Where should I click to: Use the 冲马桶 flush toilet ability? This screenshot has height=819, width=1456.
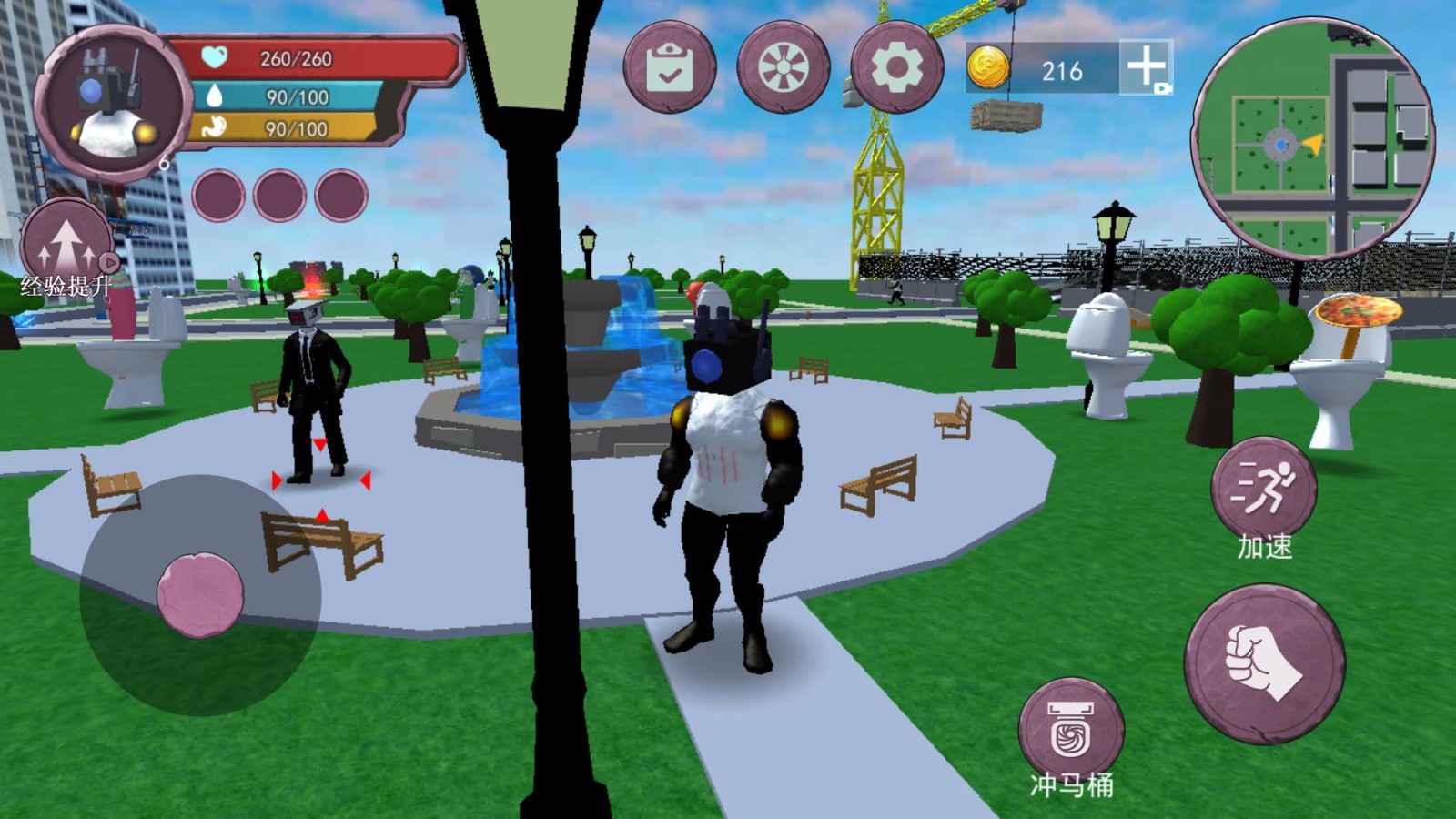point(1071,731)
